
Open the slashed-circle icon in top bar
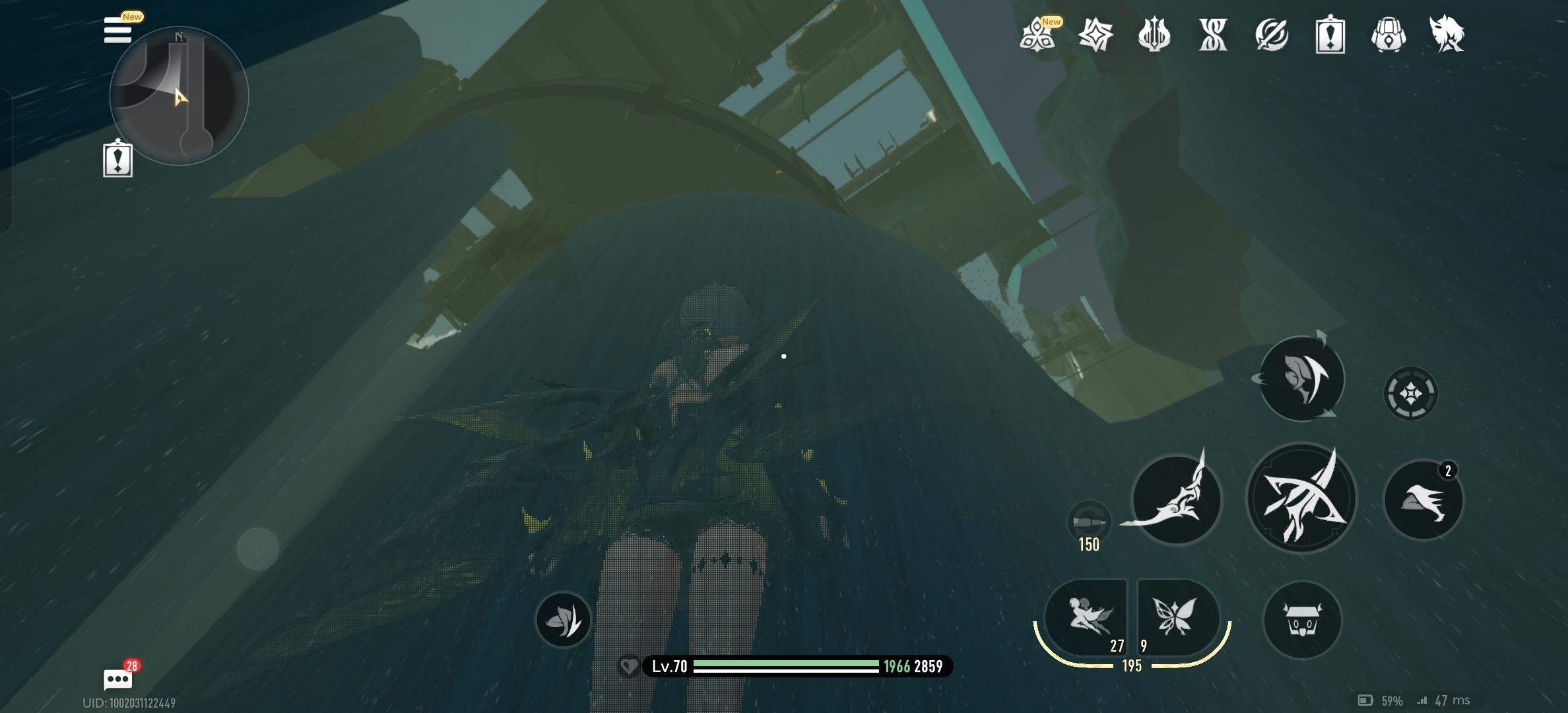1272,34
